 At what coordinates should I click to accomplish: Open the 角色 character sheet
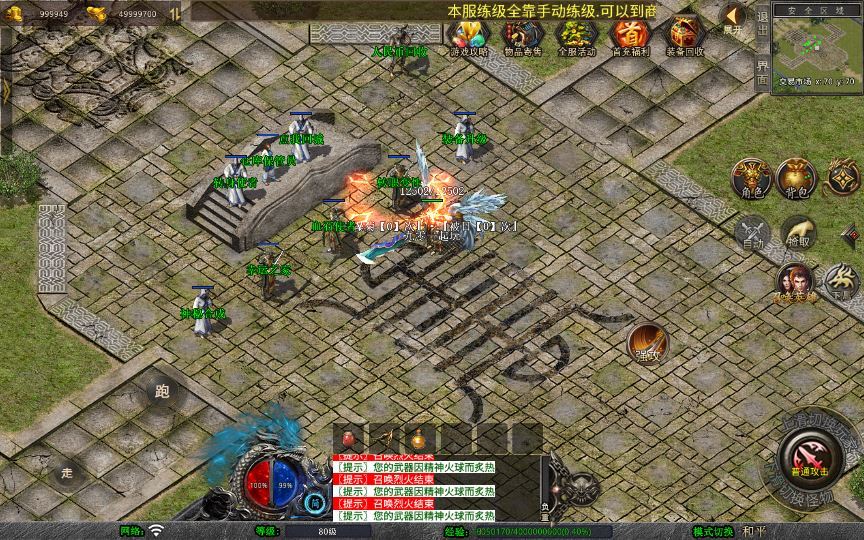(750, 178)
